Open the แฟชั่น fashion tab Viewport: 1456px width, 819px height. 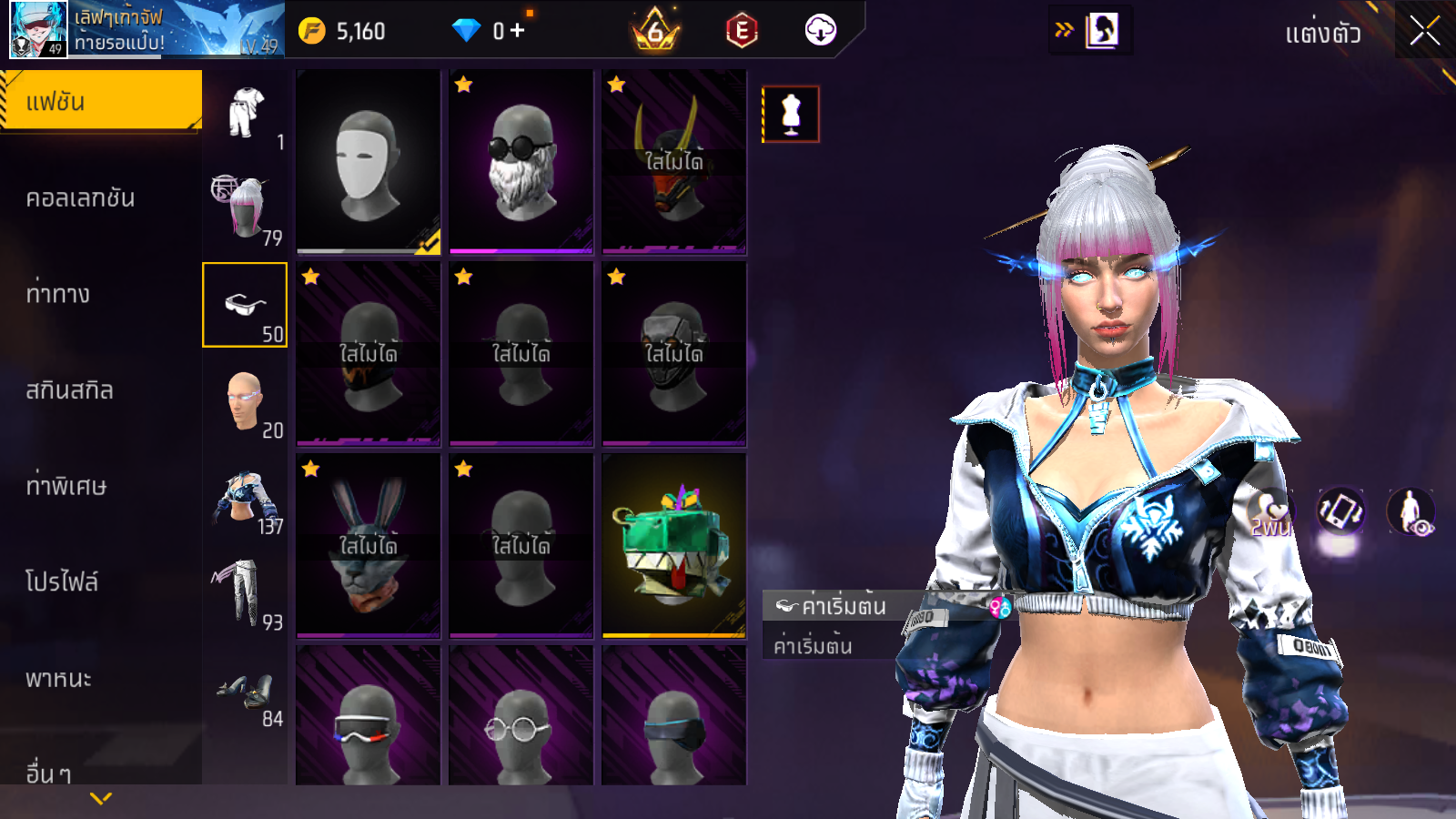point(101,101)
